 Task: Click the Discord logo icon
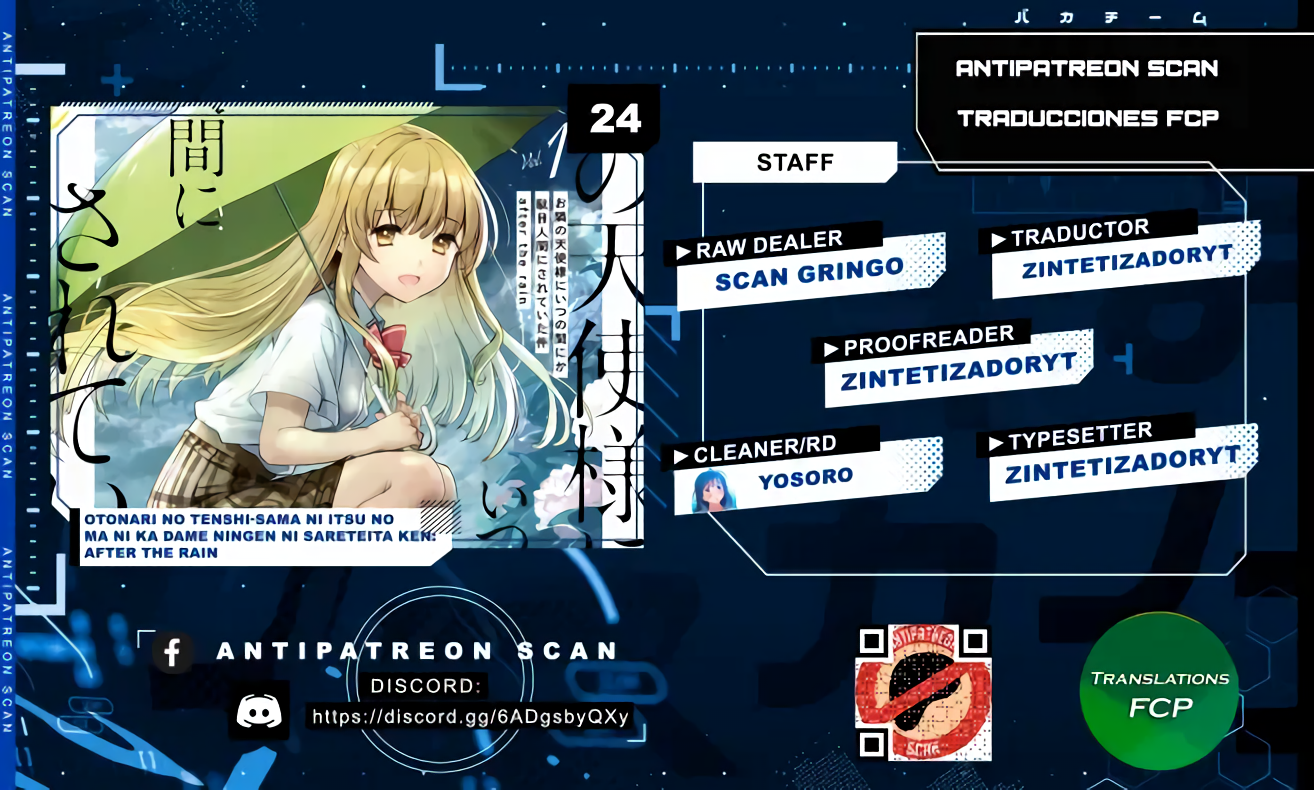point(259,710)
